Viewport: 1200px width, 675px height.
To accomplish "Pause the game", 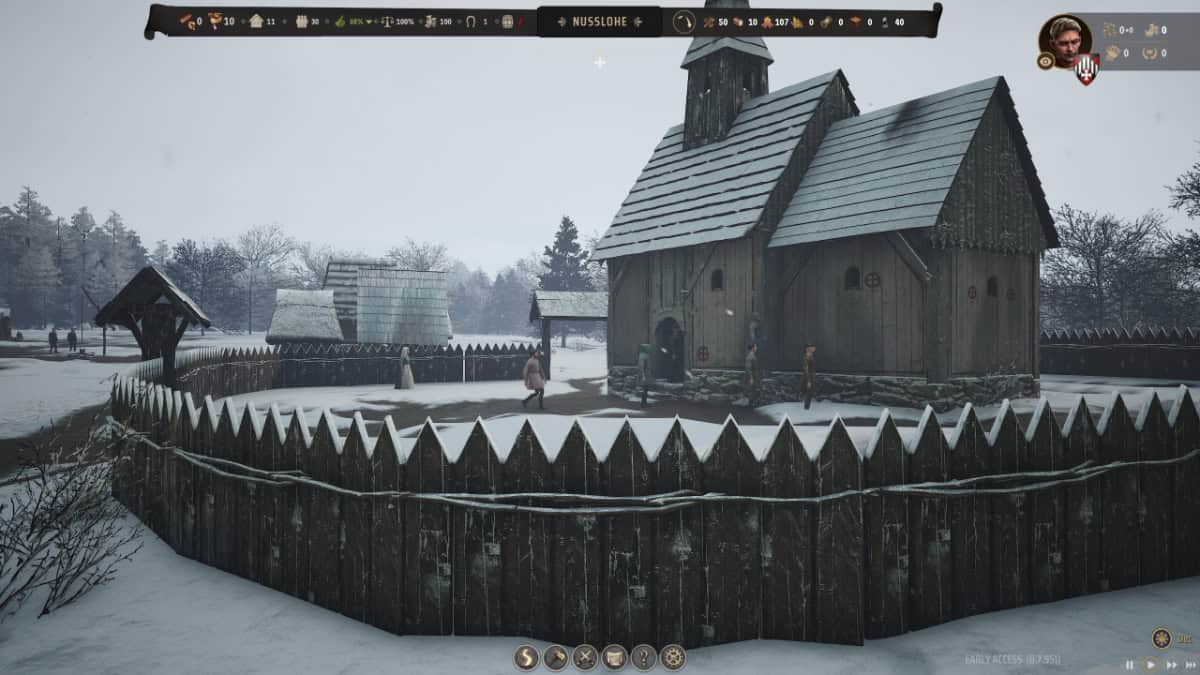I will click(x=1130, y=664).
